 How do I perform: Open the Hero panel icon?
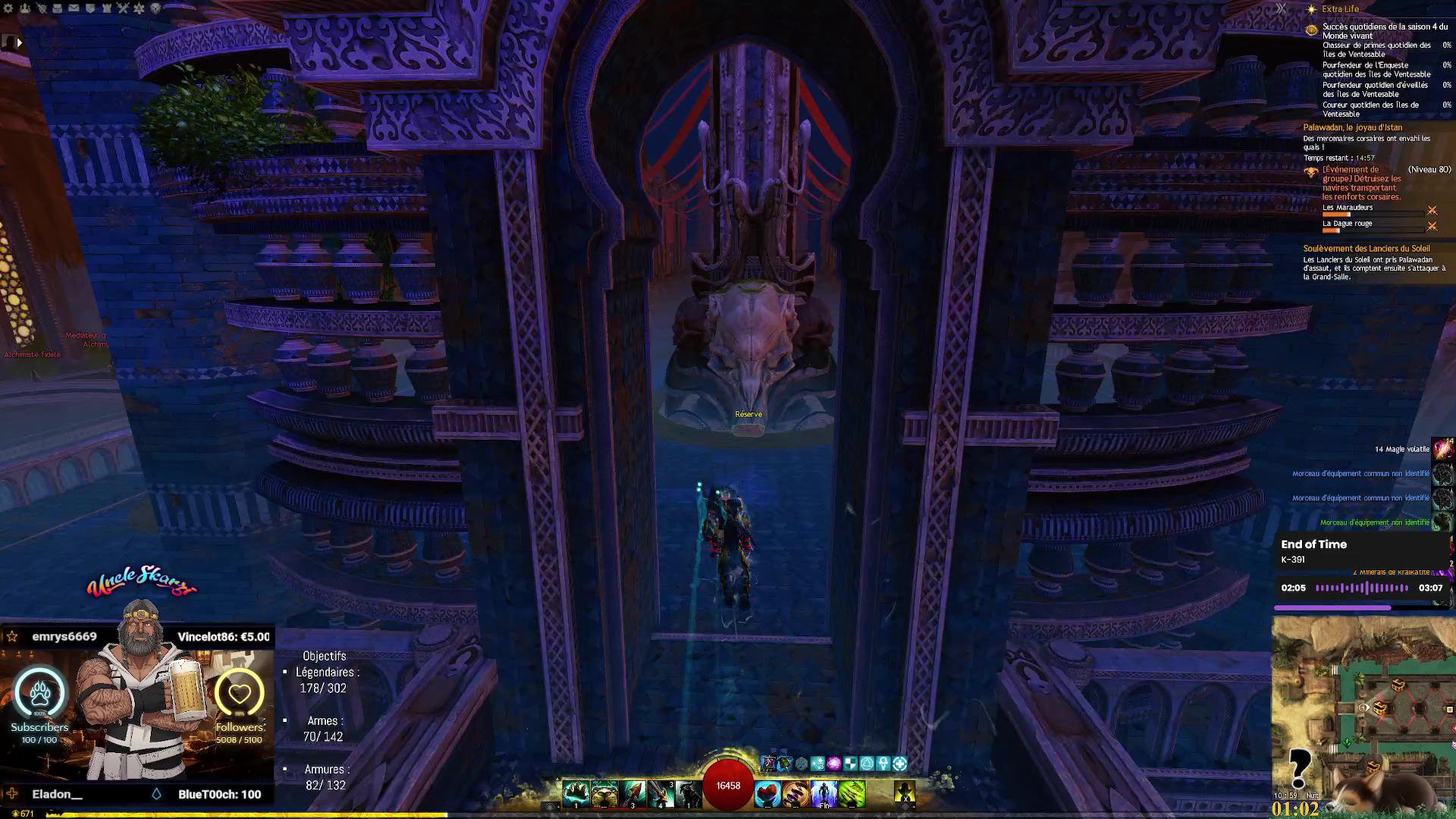point(41,8)
